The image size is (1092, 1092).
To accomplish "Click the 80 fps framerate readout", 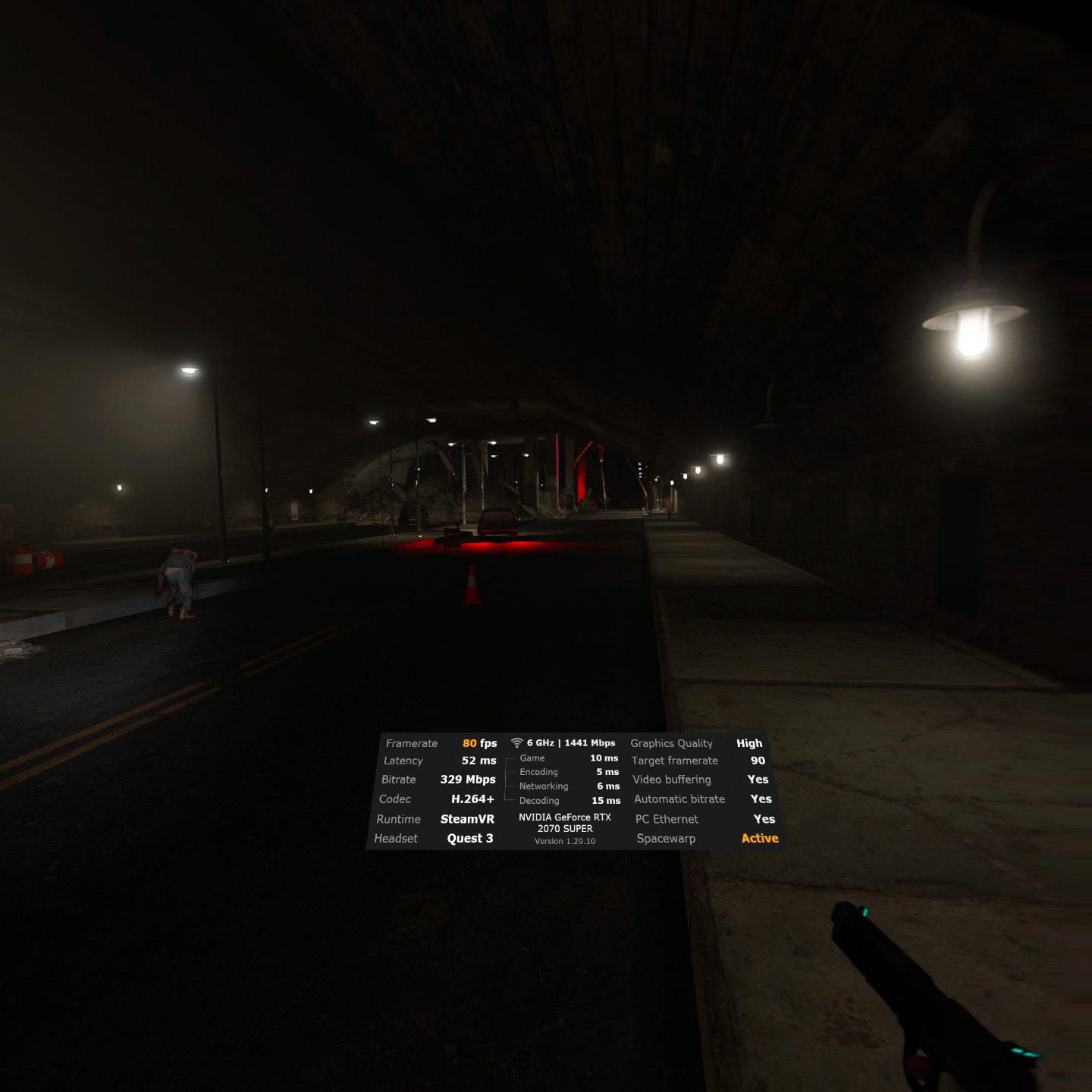I will tap(481, 743).
